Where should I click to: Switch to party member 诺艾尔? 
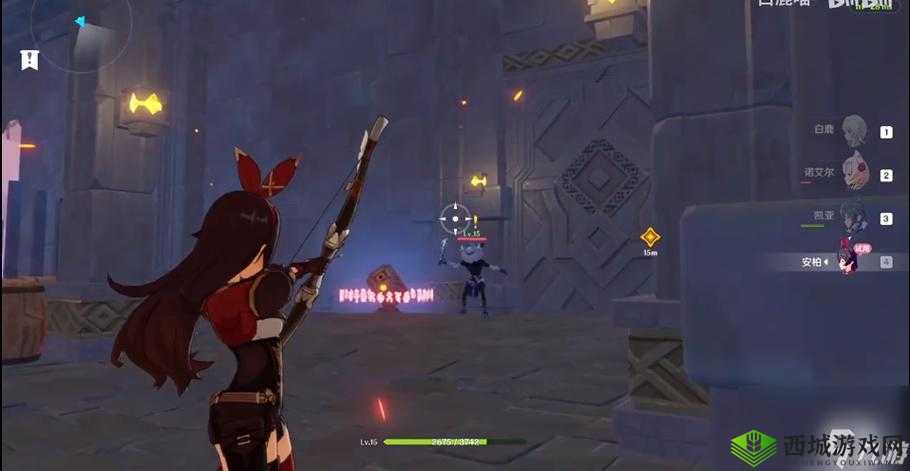coord(853,173)
